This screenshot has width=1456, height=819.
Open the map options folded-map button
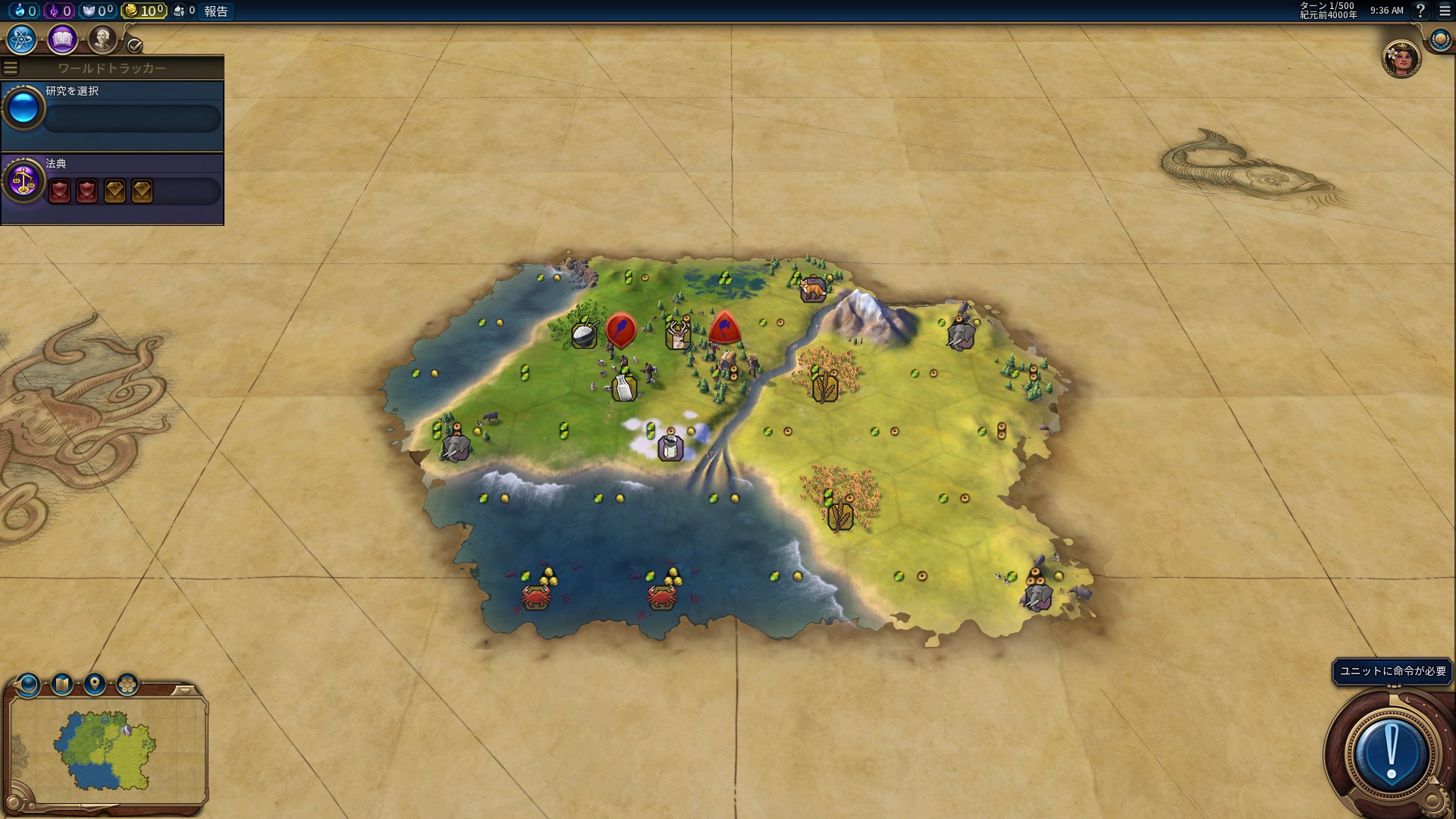point(61,685)
